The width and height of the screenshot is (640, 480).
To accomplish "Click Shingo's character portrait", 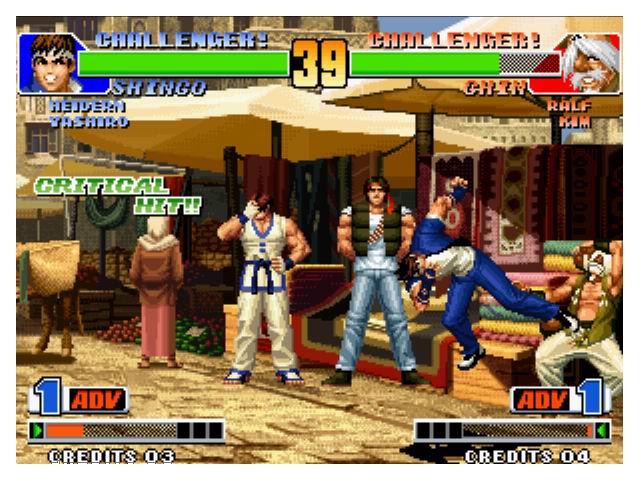I will (48, 64).
